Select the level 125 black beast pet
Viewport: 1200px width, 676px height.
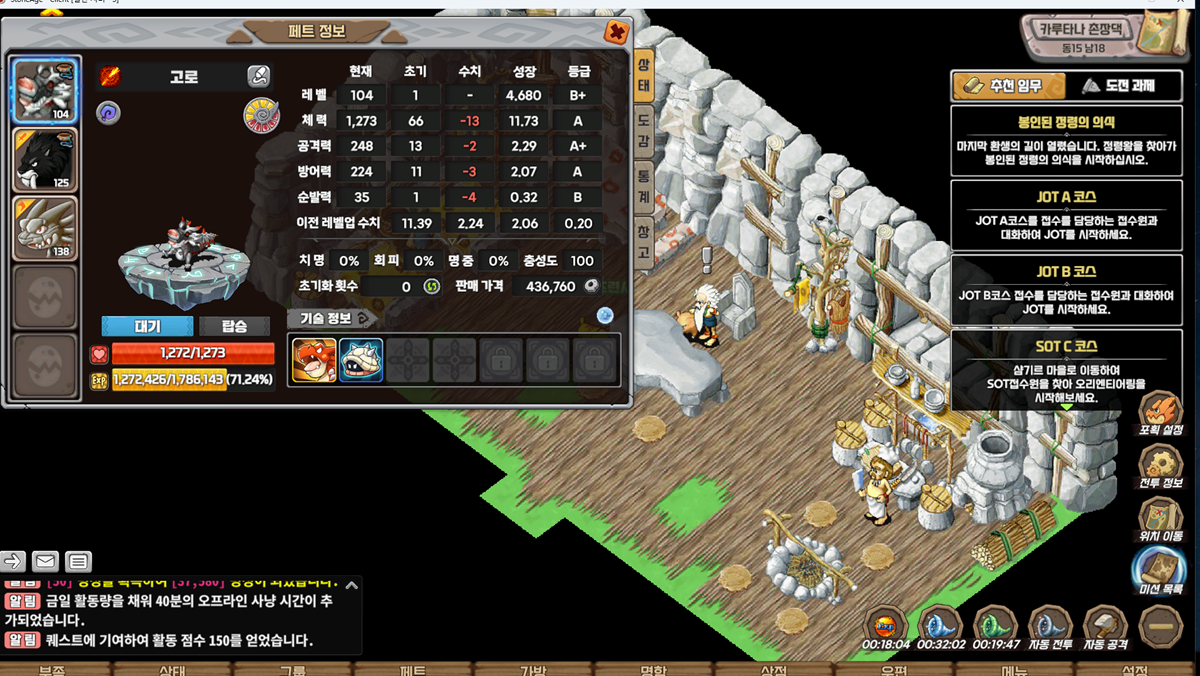coord(45,159)
